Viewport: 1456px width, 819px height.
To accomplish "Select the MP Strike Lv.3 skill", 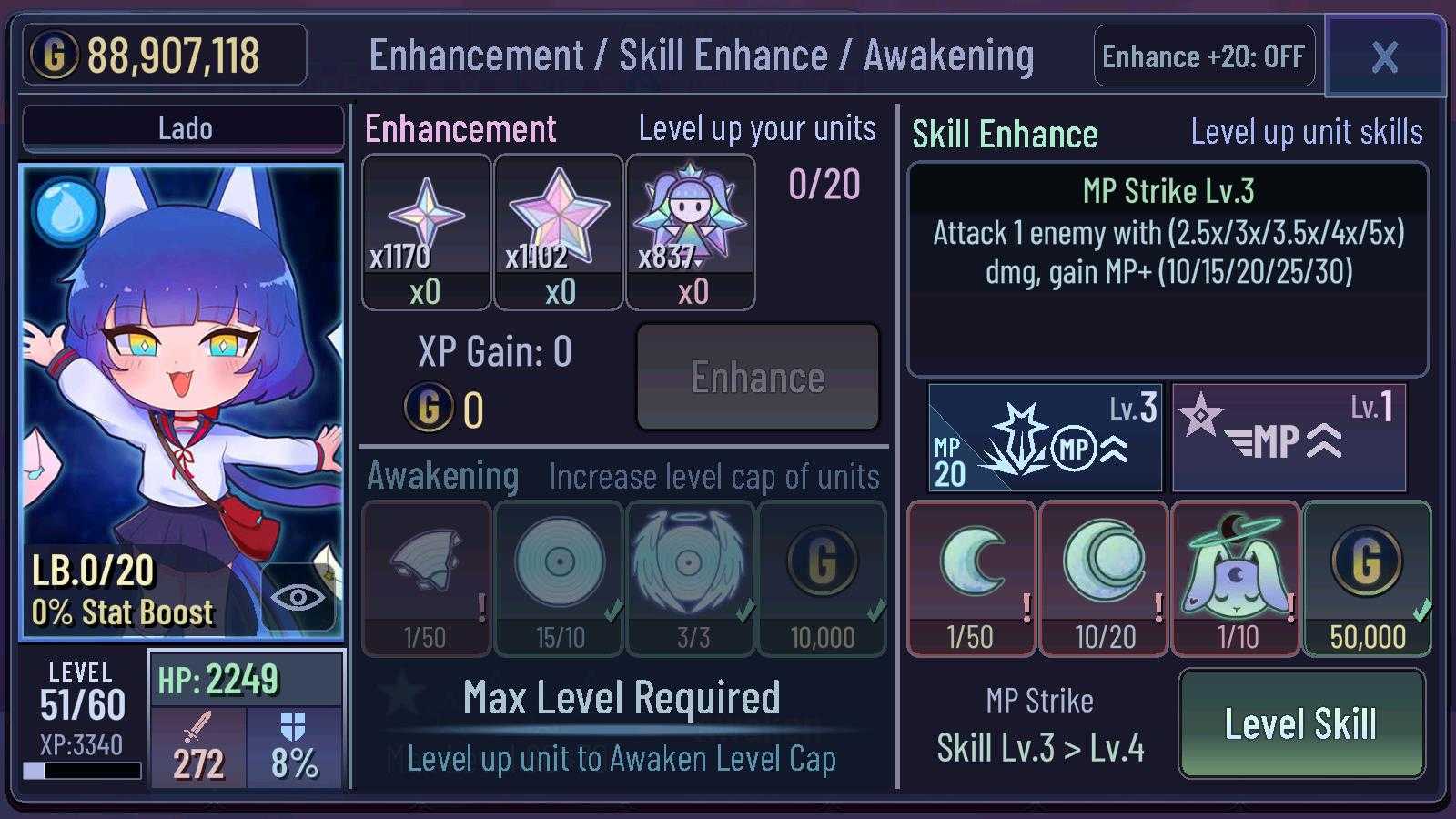I will pyautogui.click(x=1045, y=438).
